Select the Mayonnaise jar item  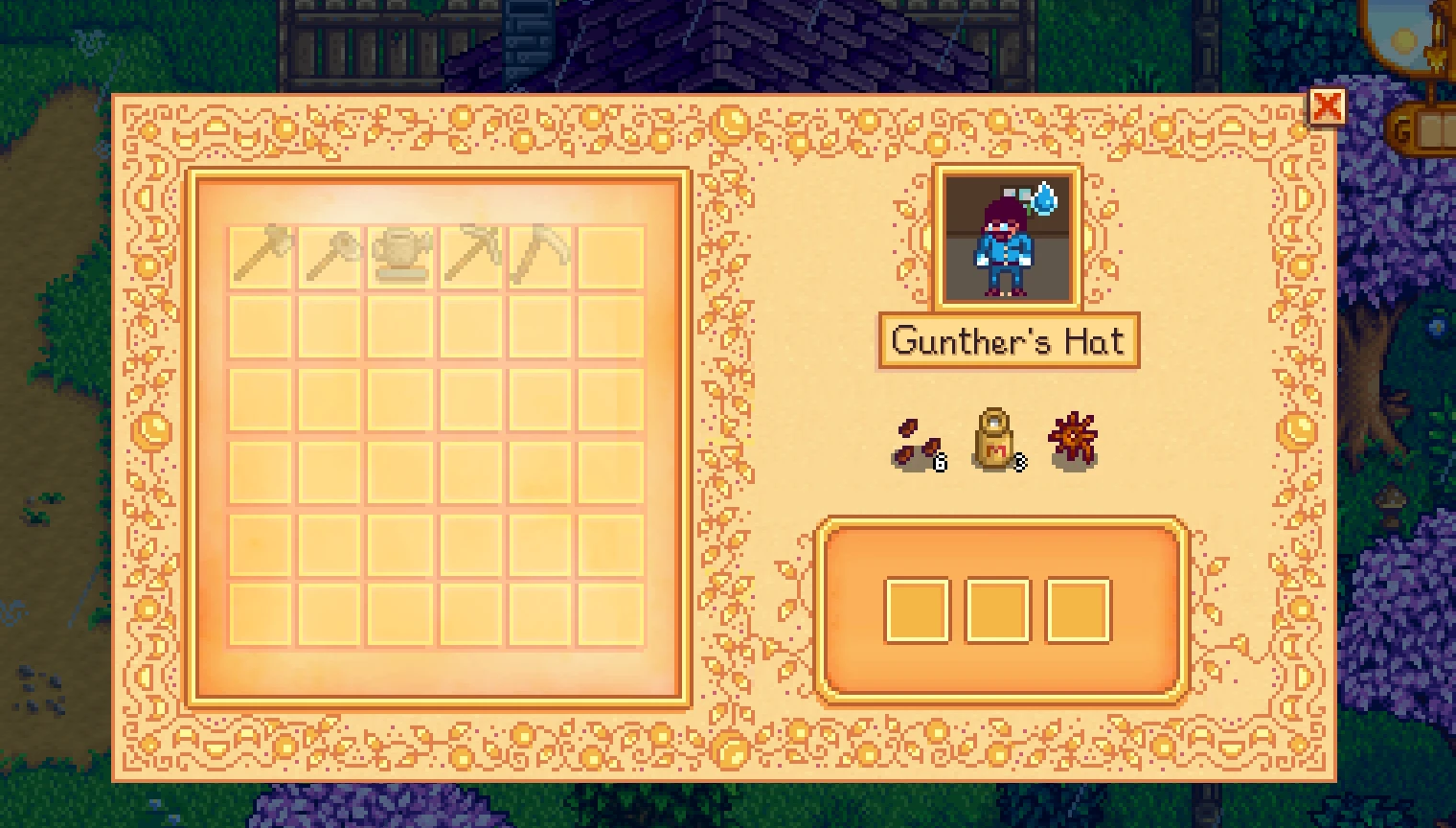994,439
